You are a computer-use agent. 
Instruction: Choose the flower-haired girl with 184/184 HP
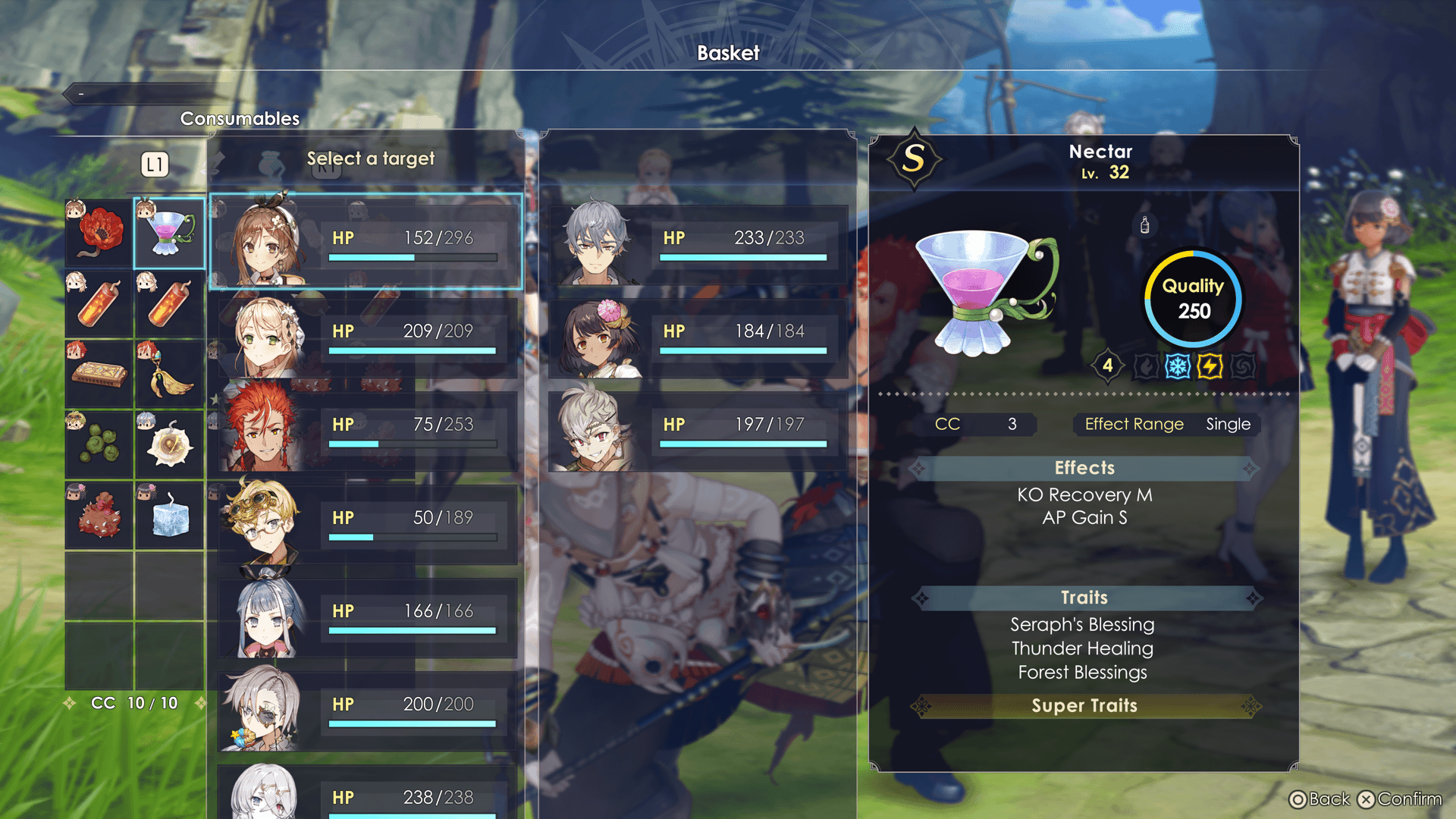coord(698,334)
